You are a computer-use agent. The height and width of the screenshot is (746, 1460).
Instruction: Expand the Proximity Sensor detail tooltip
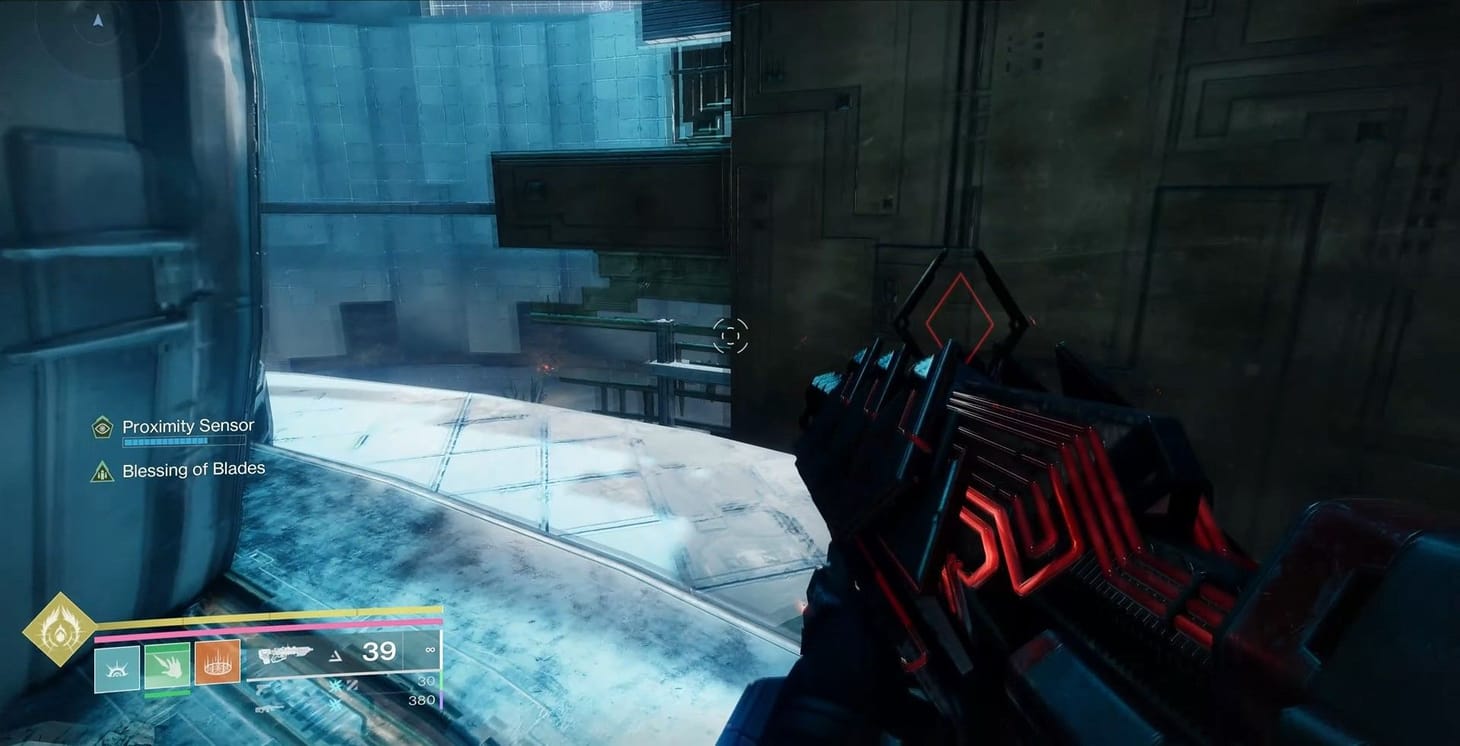[186, 426]
